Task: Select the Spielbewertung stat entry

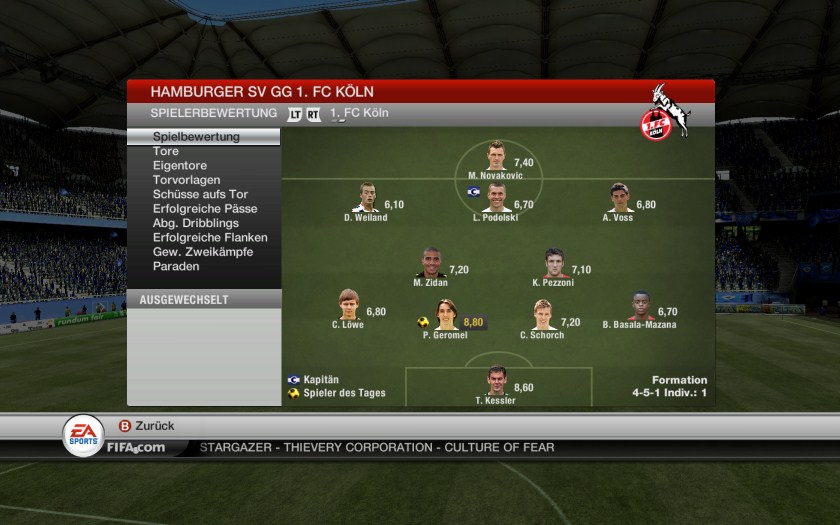Action: click(196, 137)
